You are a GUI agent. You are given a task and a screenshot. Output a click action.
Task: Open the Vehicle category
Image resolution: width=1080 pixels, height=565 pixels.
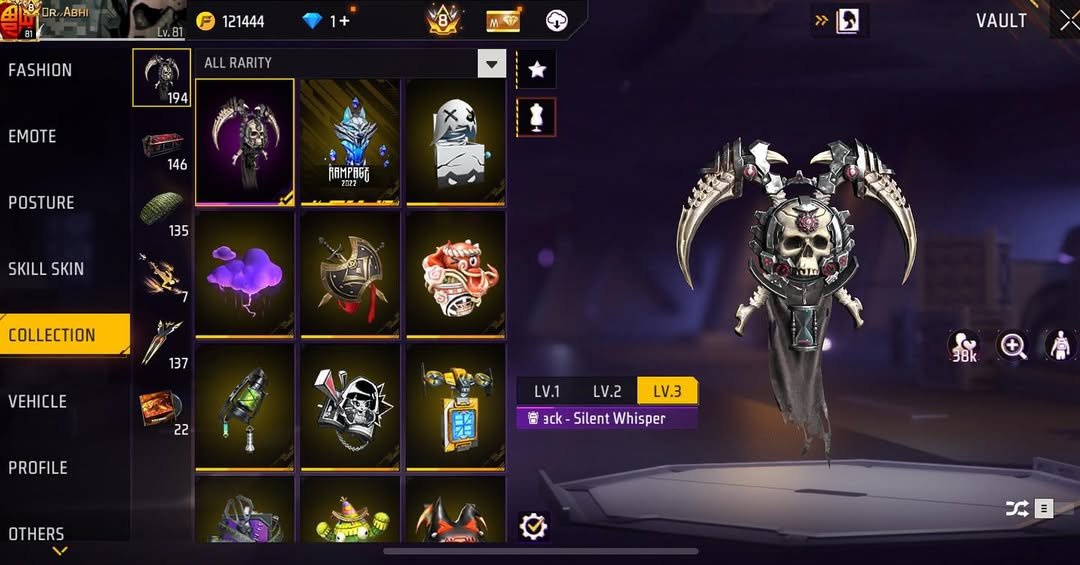(38, 401)
